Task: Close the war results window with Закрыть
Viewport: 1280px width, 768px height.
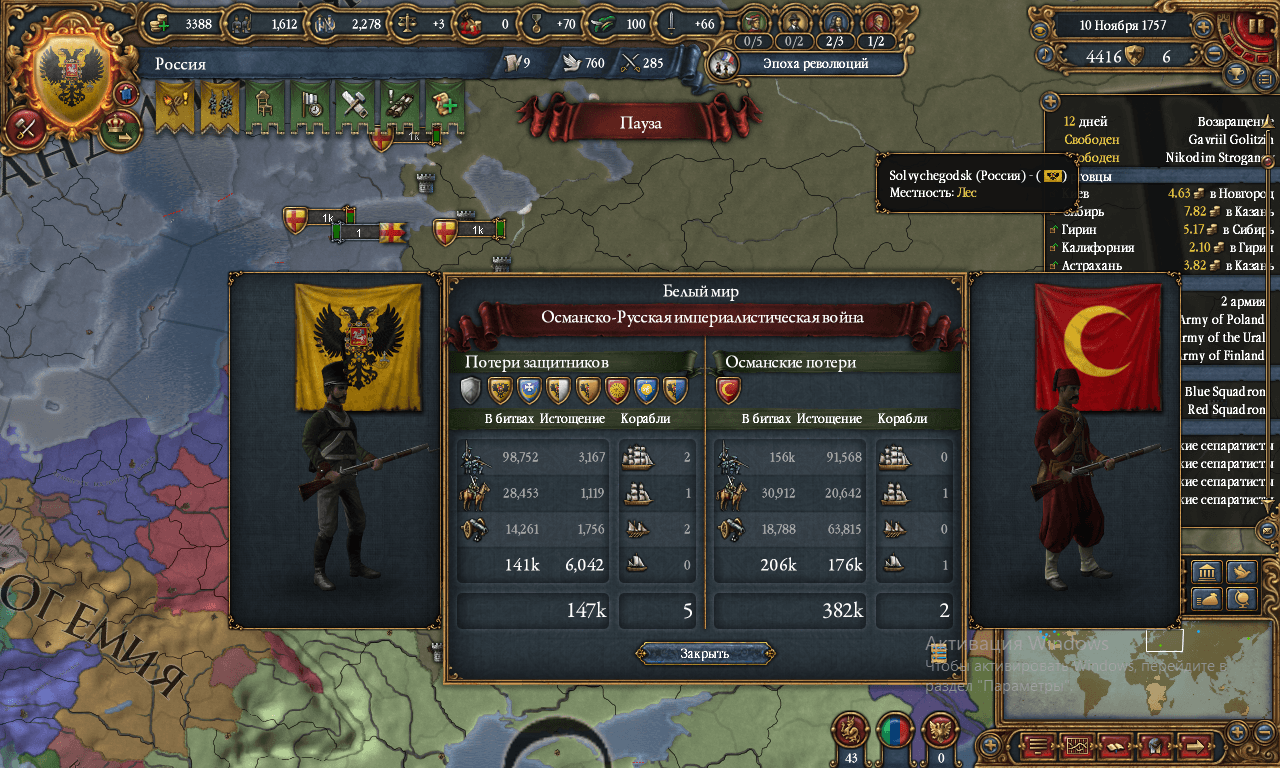Action: pyautogui.click(x=704, y=654)
